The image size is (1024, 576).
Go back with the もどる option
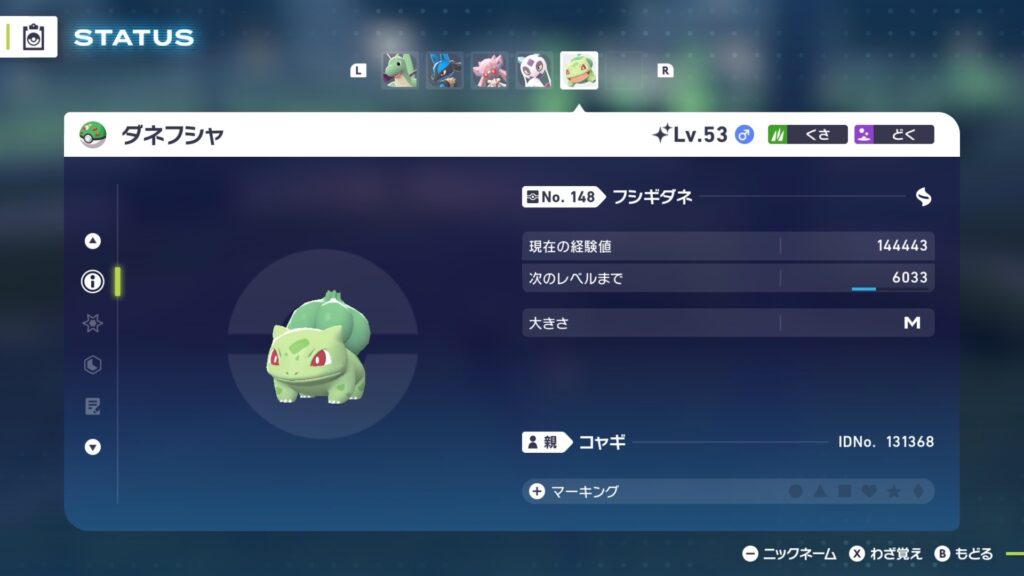click(964, 554)
